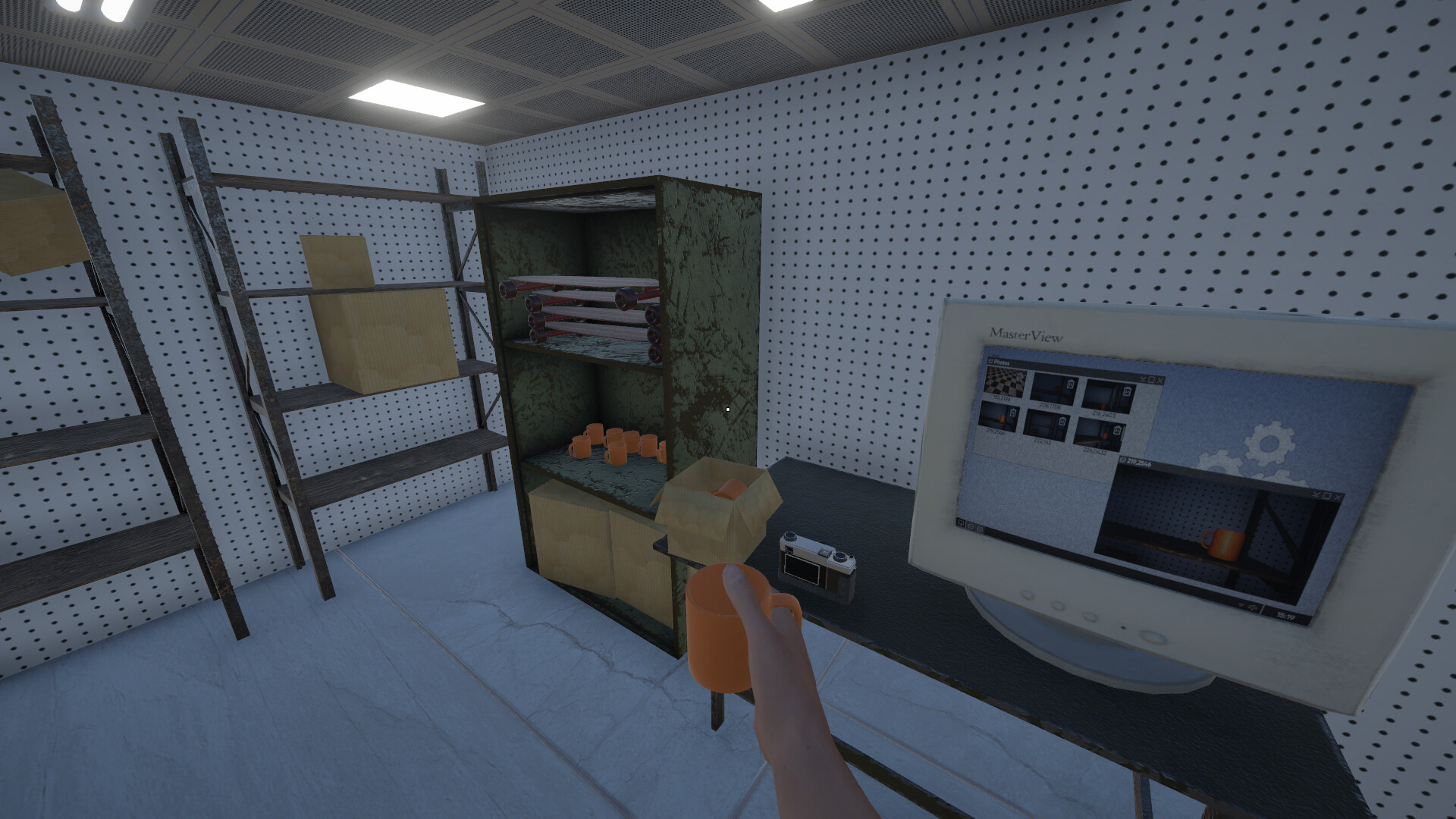Viewport: 1456px width, 819px height.
Task: Switch to the 219,2546 photo window
Action: [x=1135, y=462]
